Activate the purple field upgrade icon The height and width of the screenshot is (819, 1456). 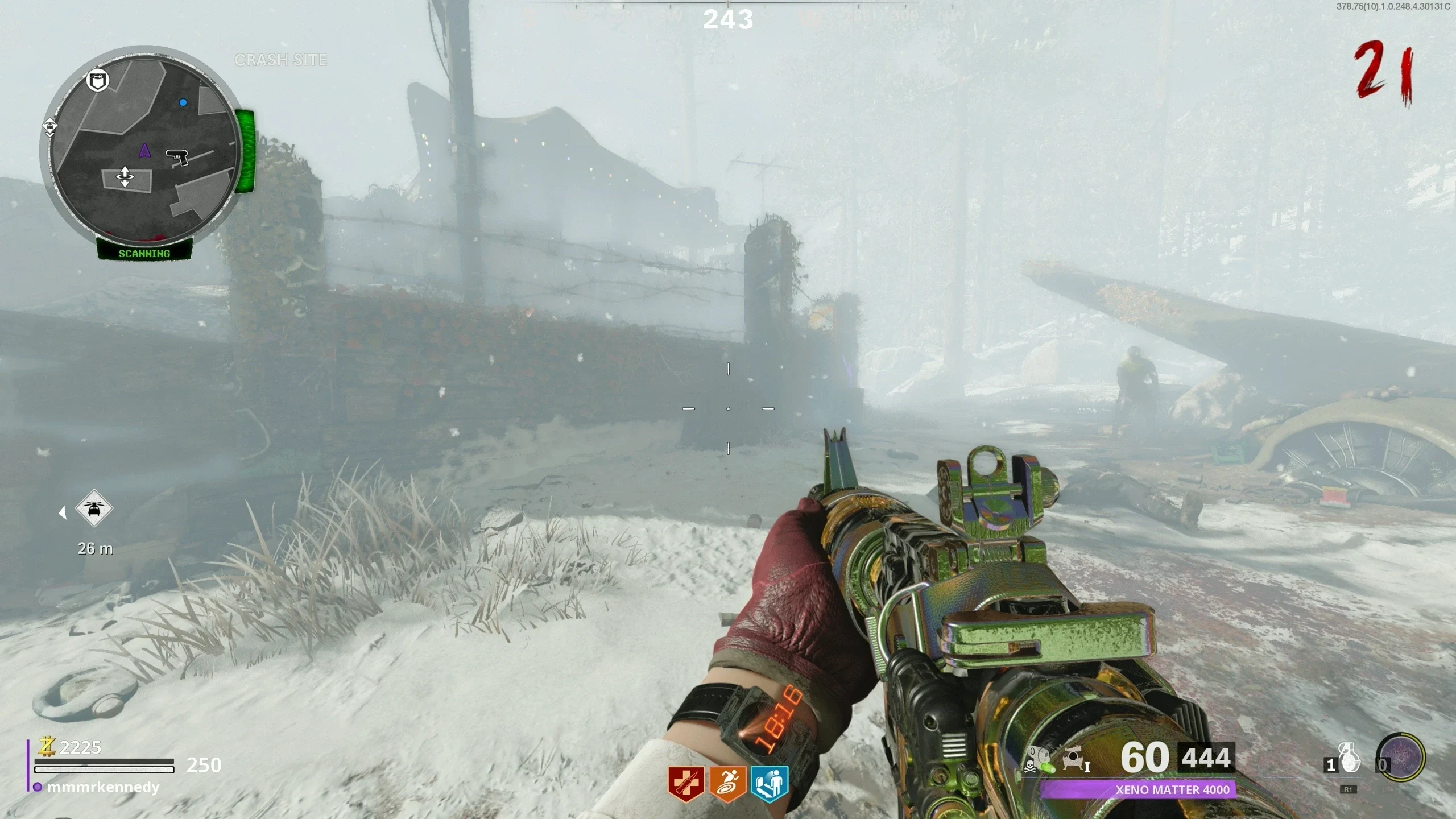[1401, 758]
